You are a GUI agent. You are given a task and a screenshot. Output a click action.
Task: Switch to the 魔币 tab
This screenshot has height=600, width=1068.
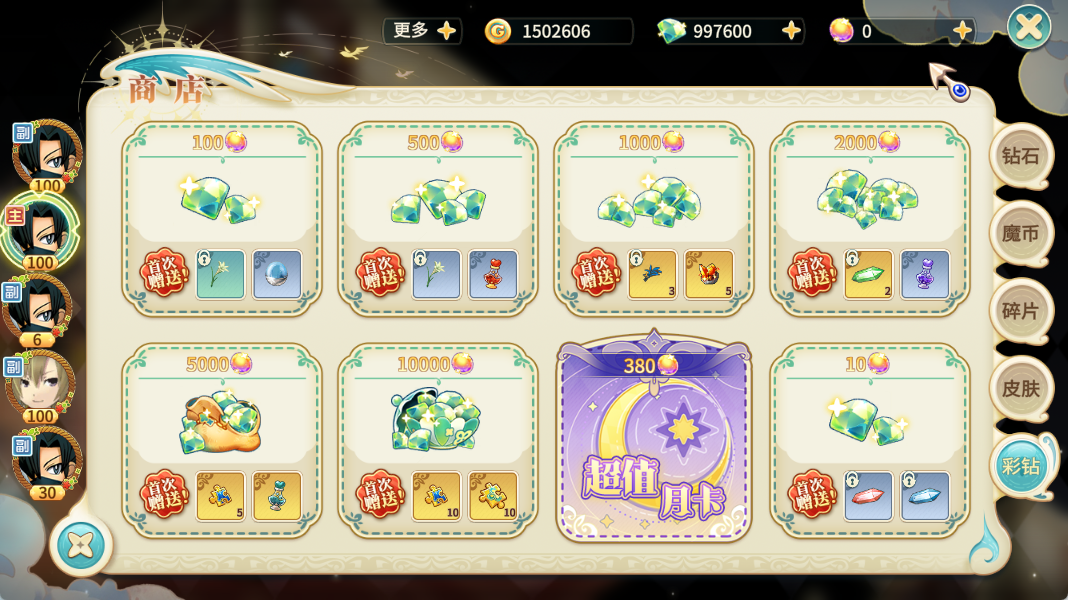click(1020, 234)
